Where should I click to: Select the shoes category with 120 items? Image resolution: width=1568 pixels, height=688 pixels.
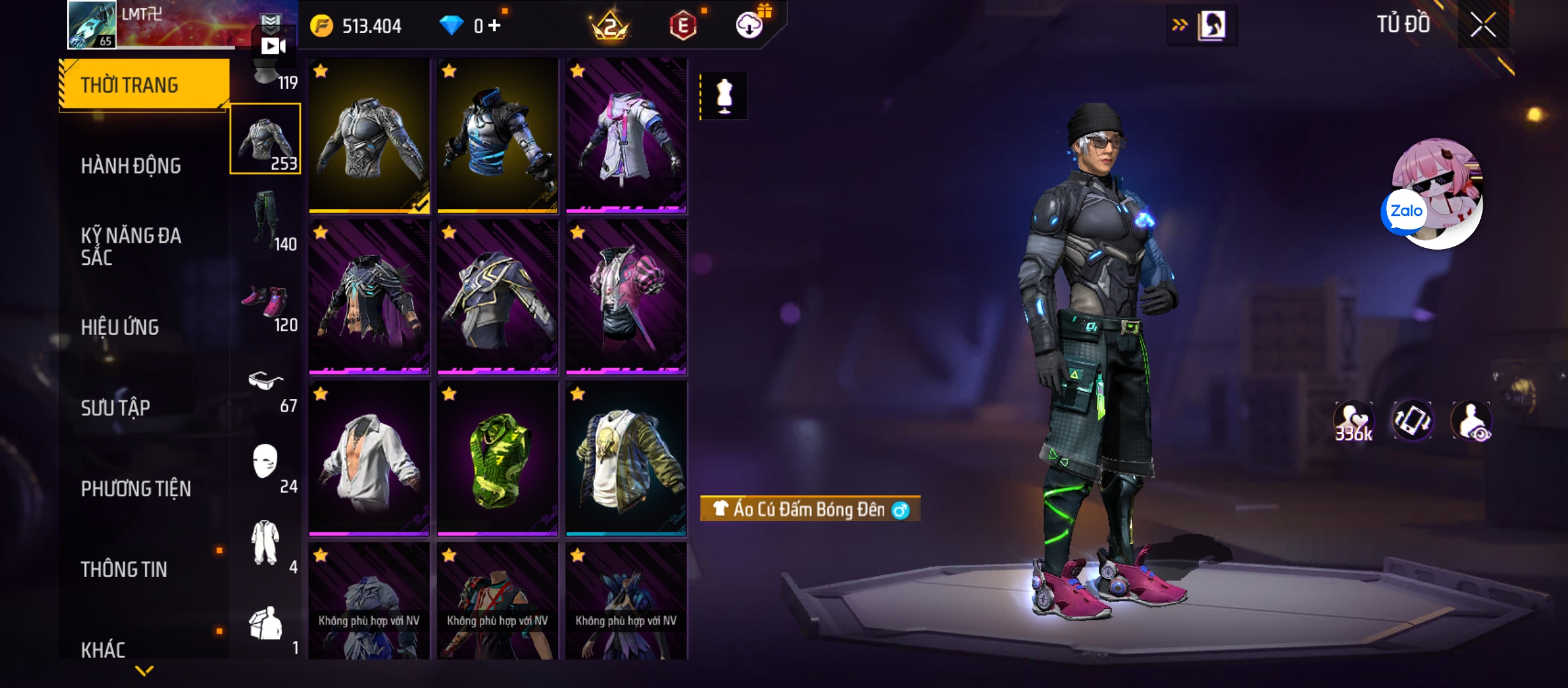click(x=266, y=302)
